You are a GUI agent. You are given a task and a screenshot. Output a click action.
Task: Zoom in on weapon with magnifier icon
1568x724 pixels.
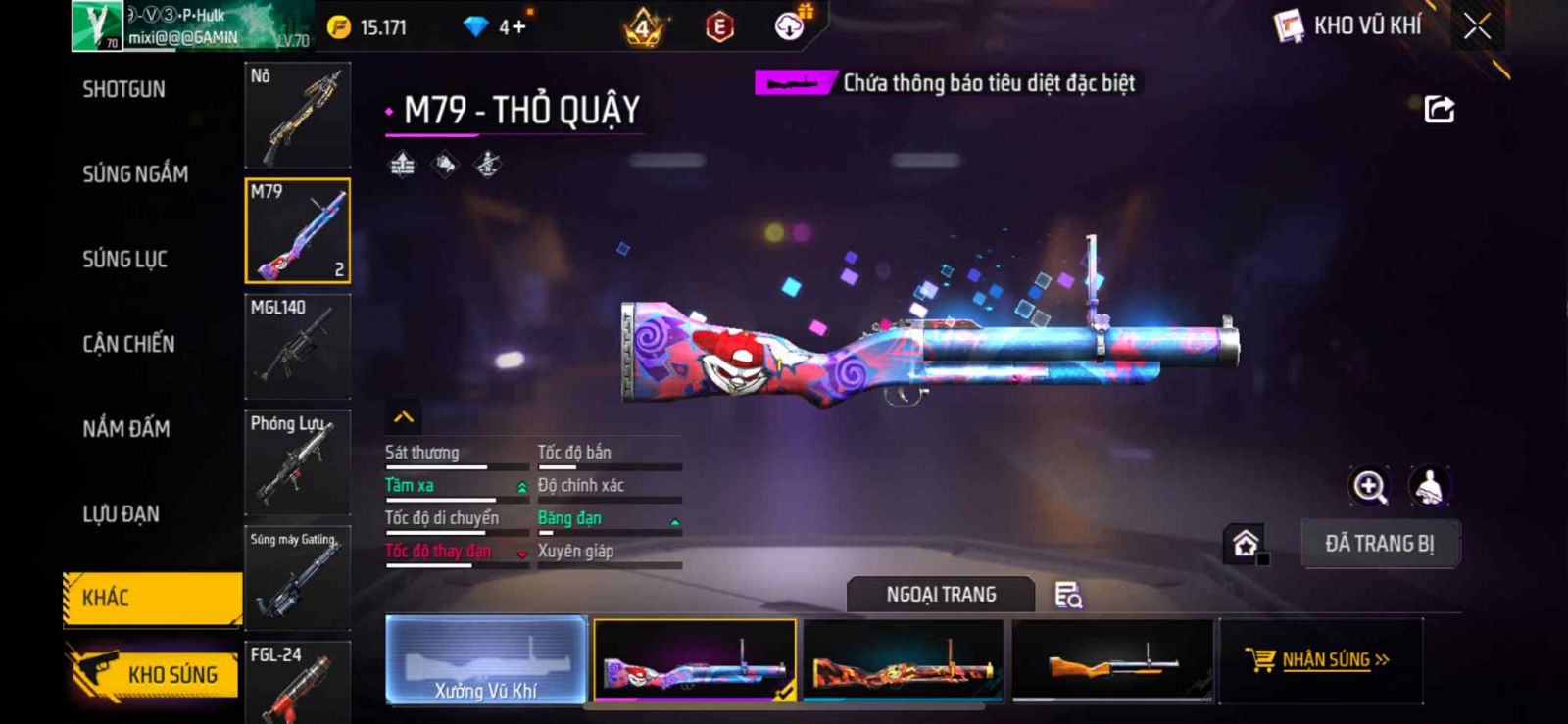[1369, 486]
